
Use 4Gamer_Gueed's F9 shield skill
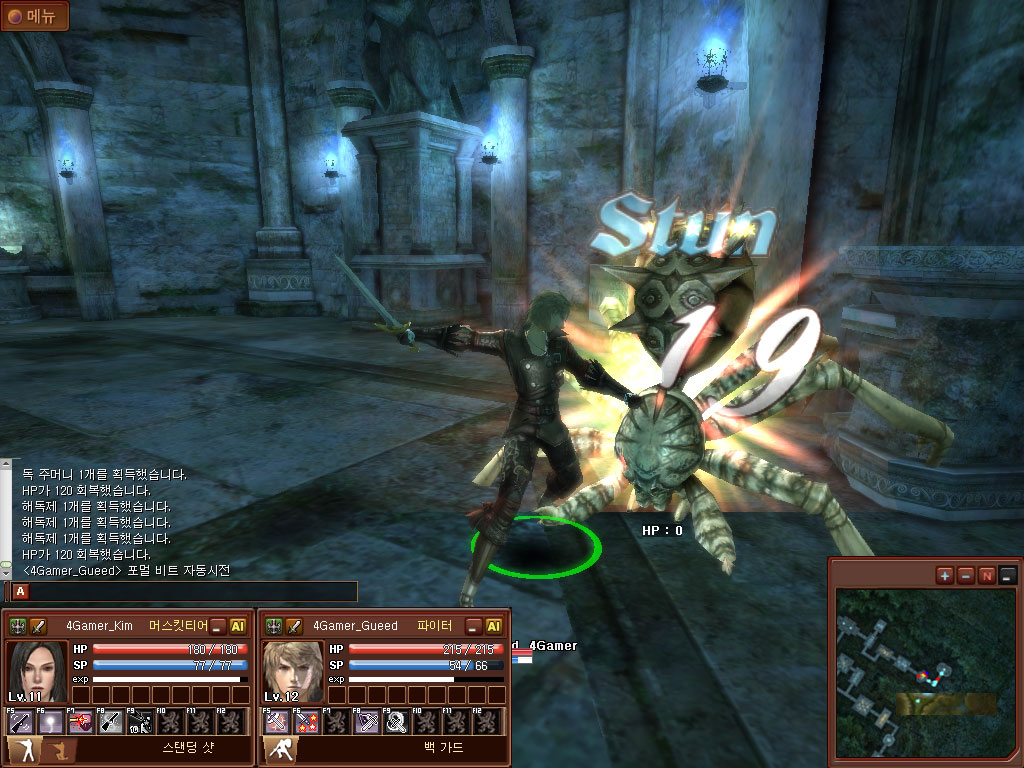point(396,721)
